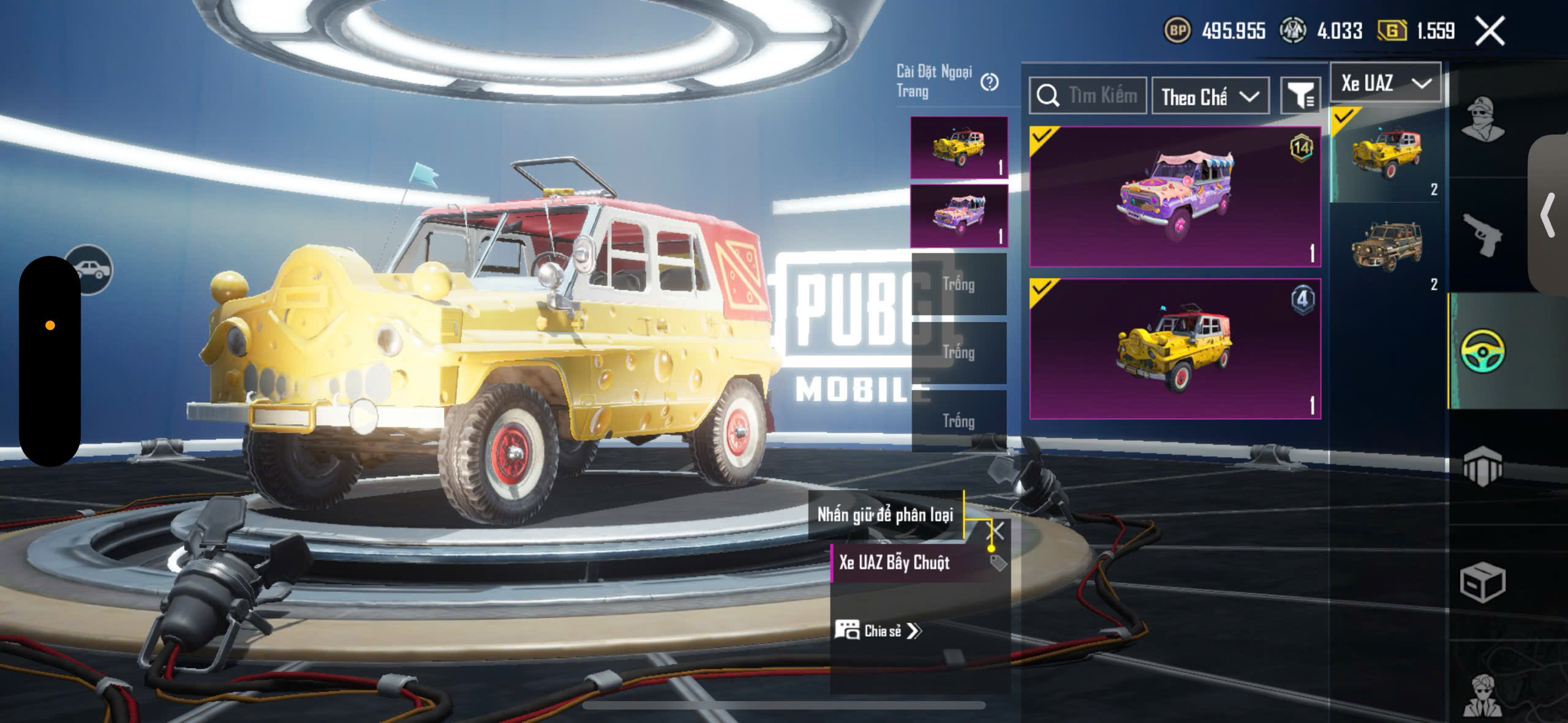Image resolution: width=1568 pixels, height=723 pixels.
Task: Pick the second outfit slot with purple UAZ
Action: point(959,215)
